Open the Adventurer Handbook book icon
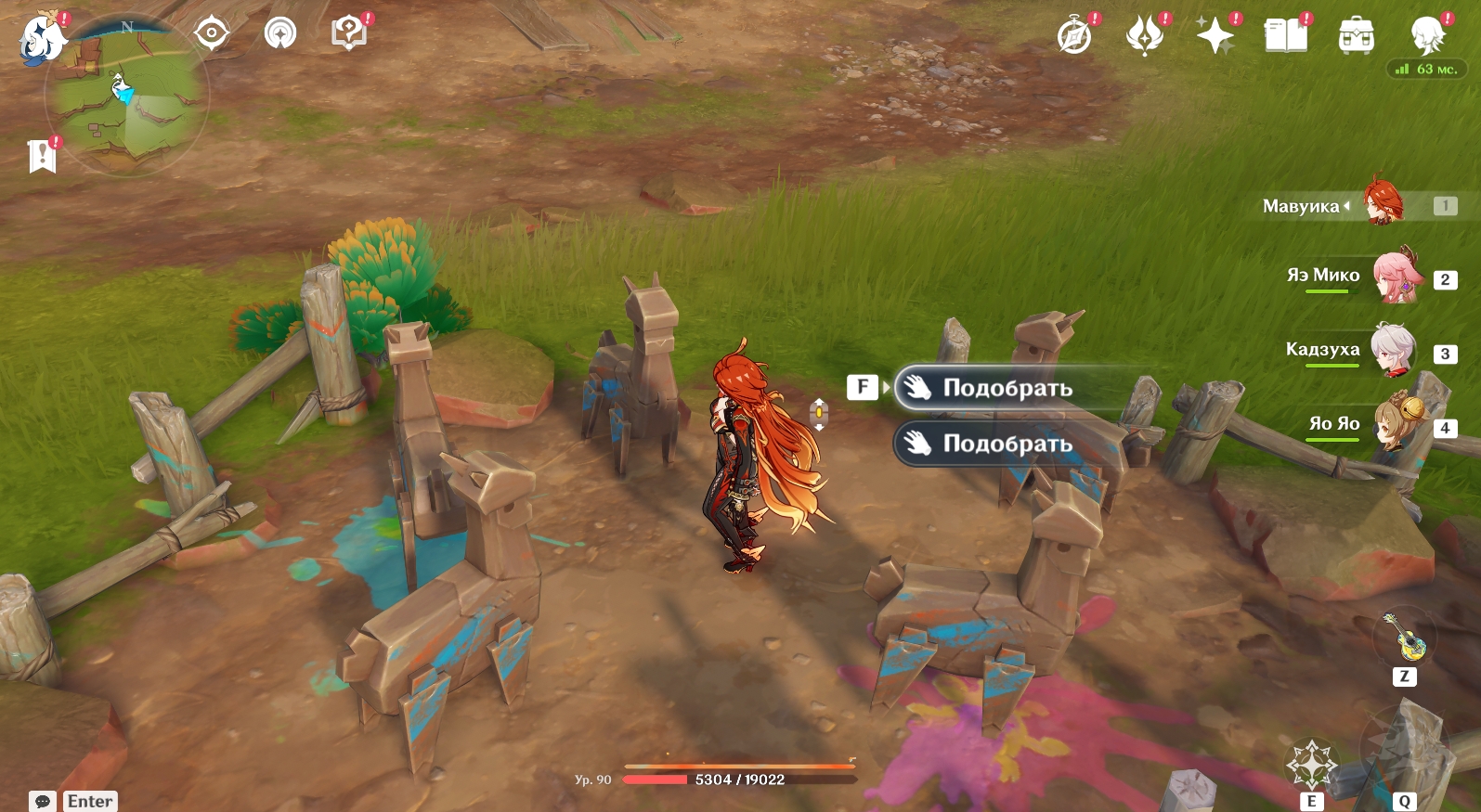This screenshot has height=812, width=1481. 1286,37
